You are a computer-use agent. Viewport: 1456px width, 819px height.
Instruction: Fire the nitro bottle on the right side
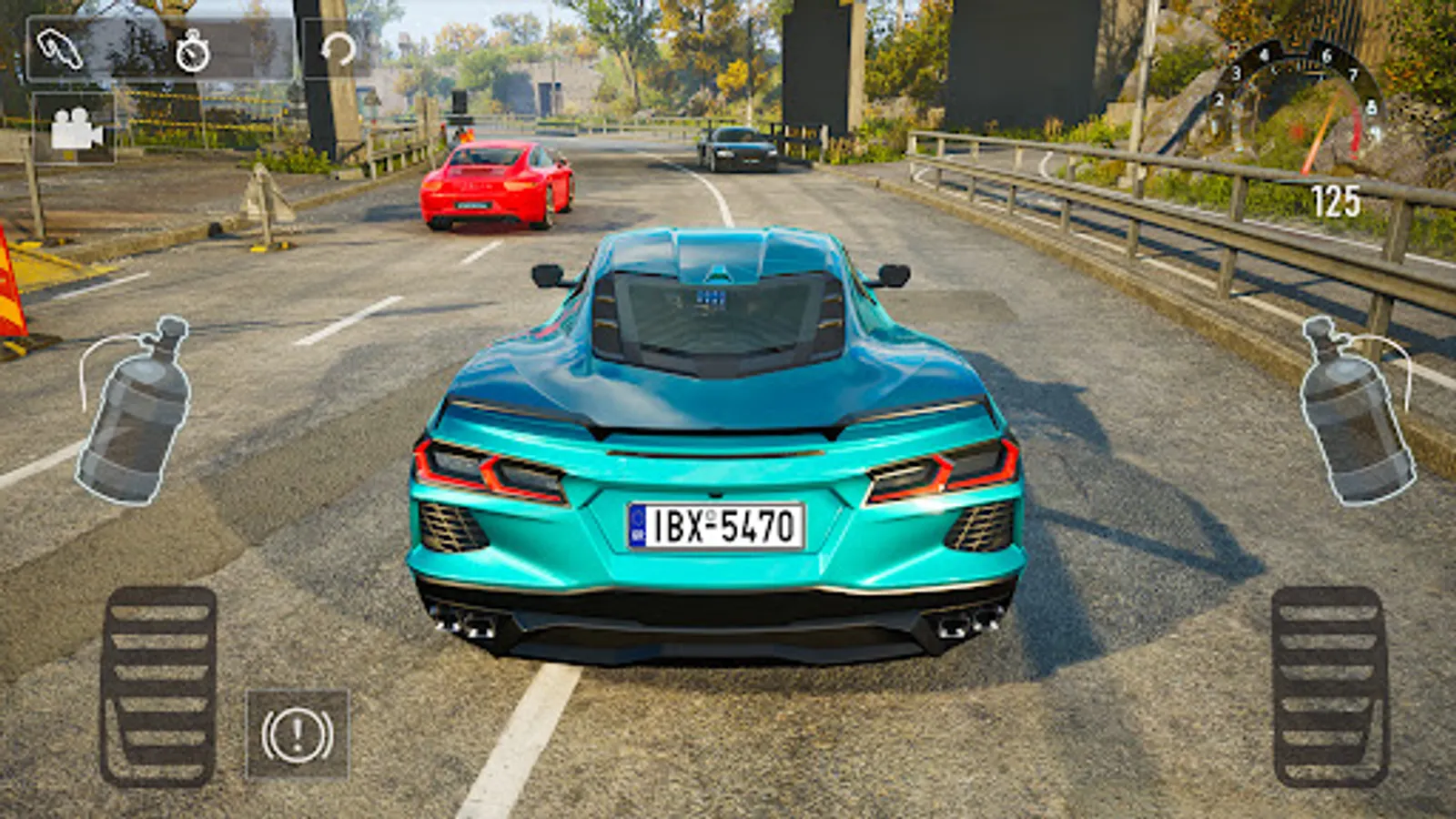pyautogui.click(x=1355, y=411)
